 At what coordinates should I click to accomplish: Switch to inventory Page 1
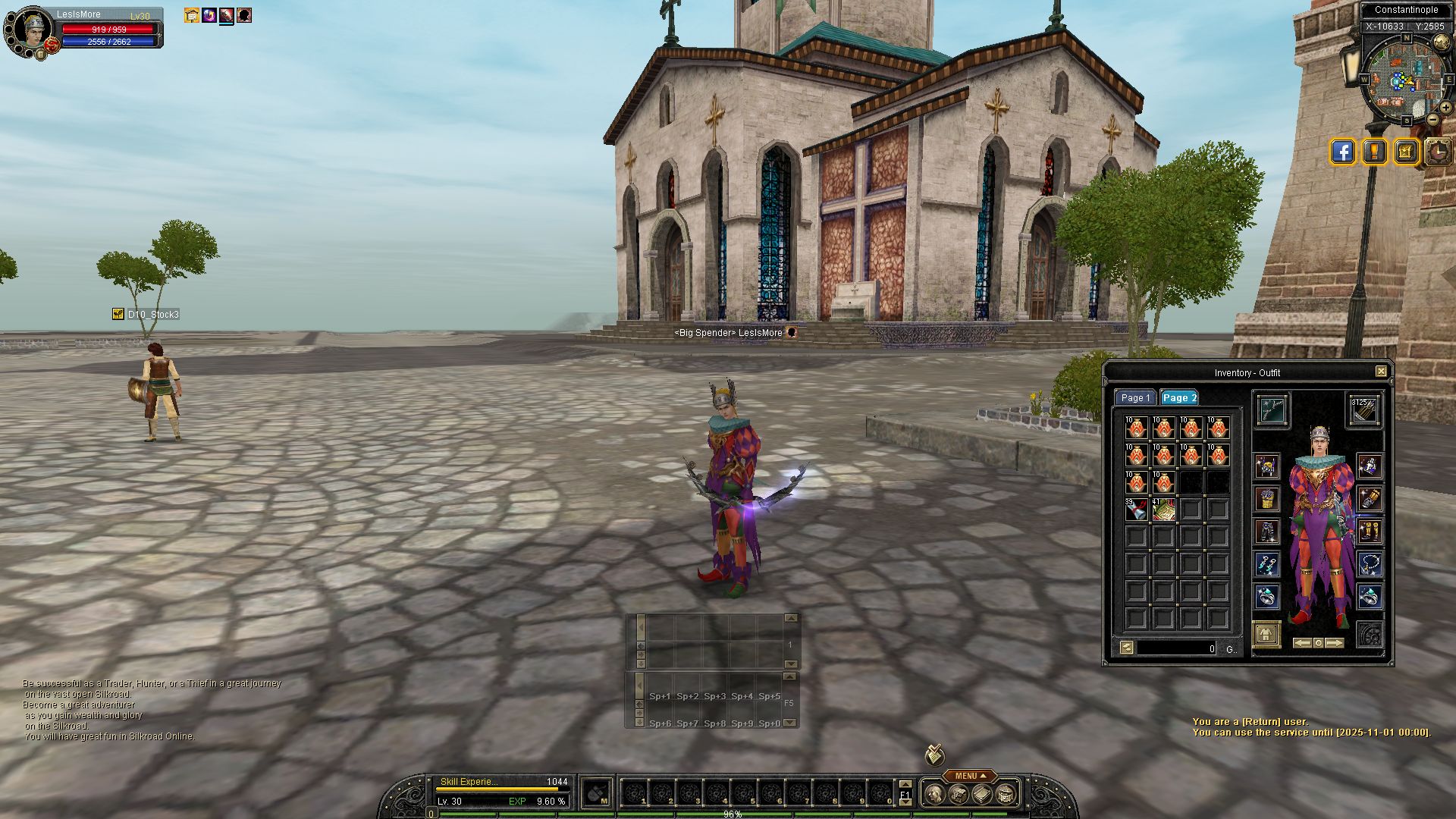1135,398
